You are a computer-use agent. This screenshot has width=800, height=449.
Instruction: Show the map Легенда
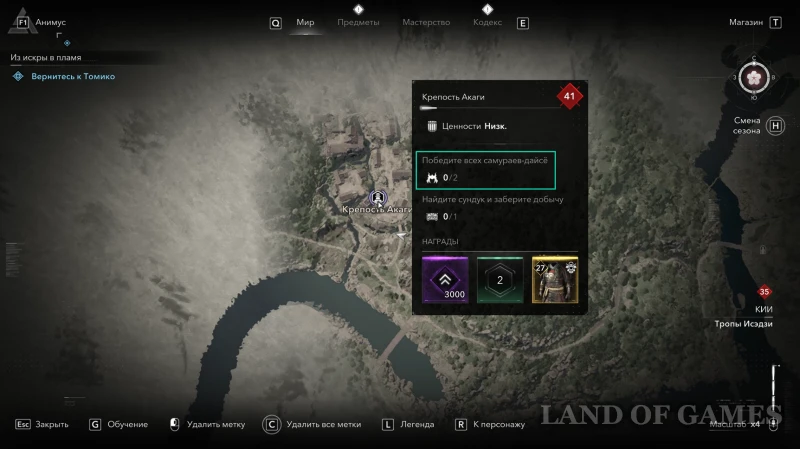pyautogui.click(x=416, y=424)
